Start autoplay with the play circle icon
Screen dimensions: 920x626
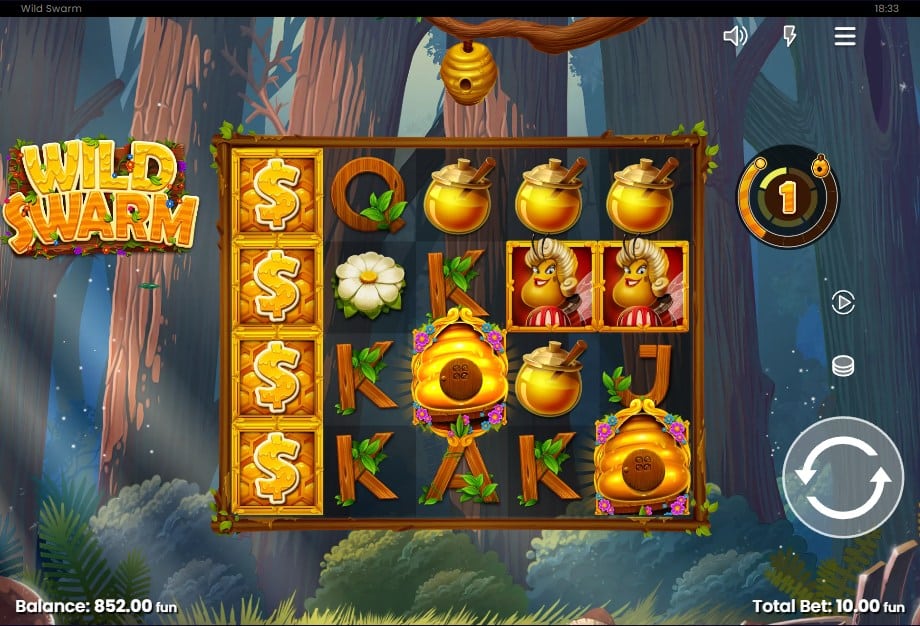tap(843, 302)
